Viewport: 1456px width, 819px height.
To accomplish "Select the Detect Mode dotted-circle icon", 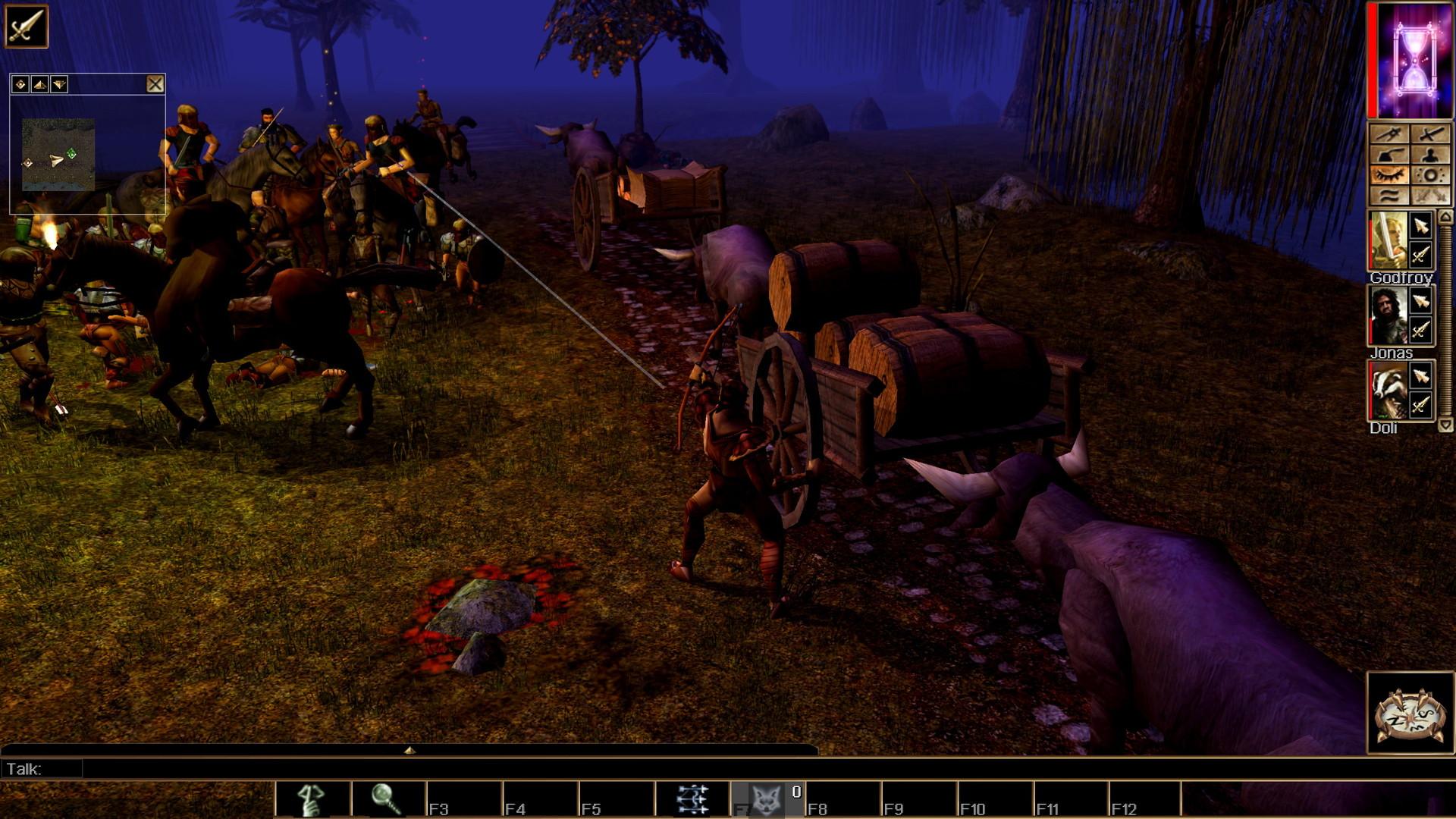I will point(1431,175).
